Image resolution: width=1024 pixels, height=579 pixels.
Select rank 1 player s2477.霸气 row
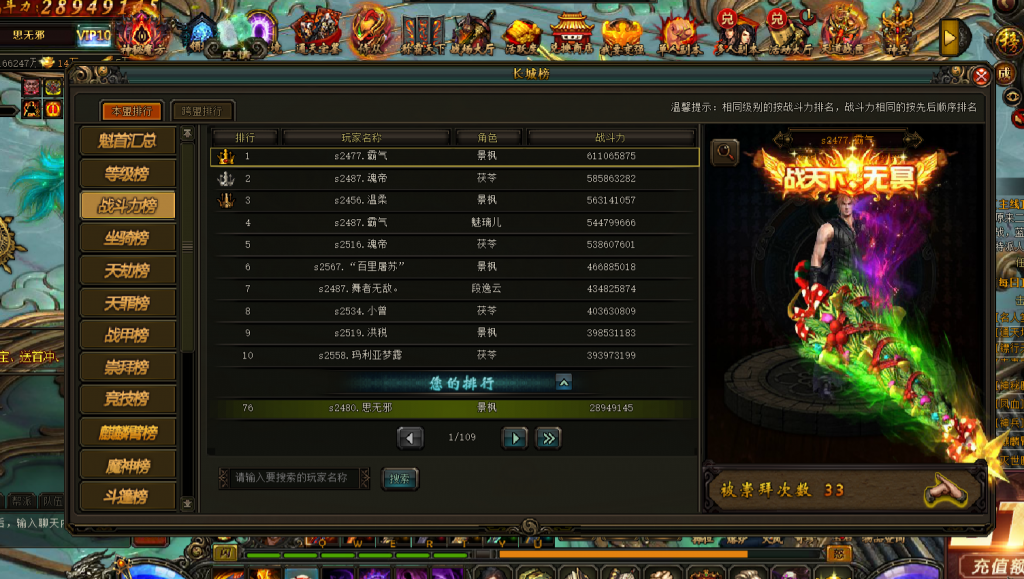[454, 156]
